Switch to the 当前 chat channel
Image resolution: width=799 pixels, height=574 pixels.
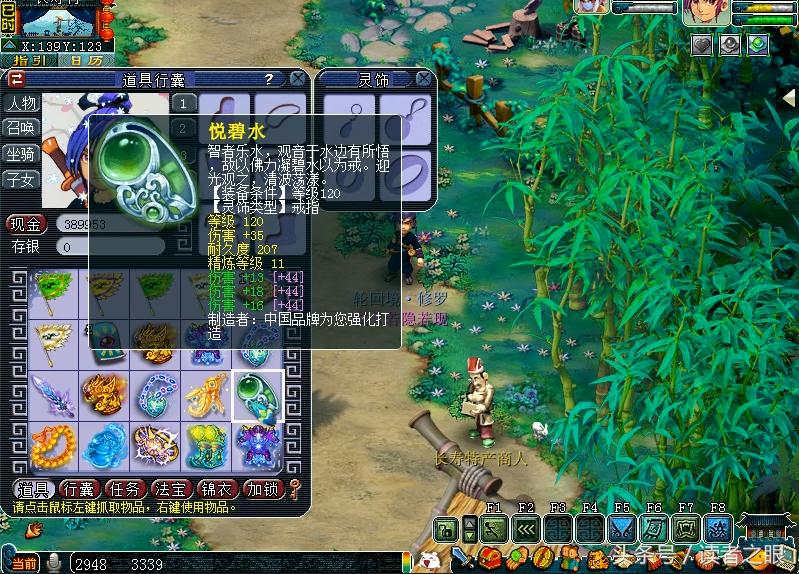[x=24, y=564]
